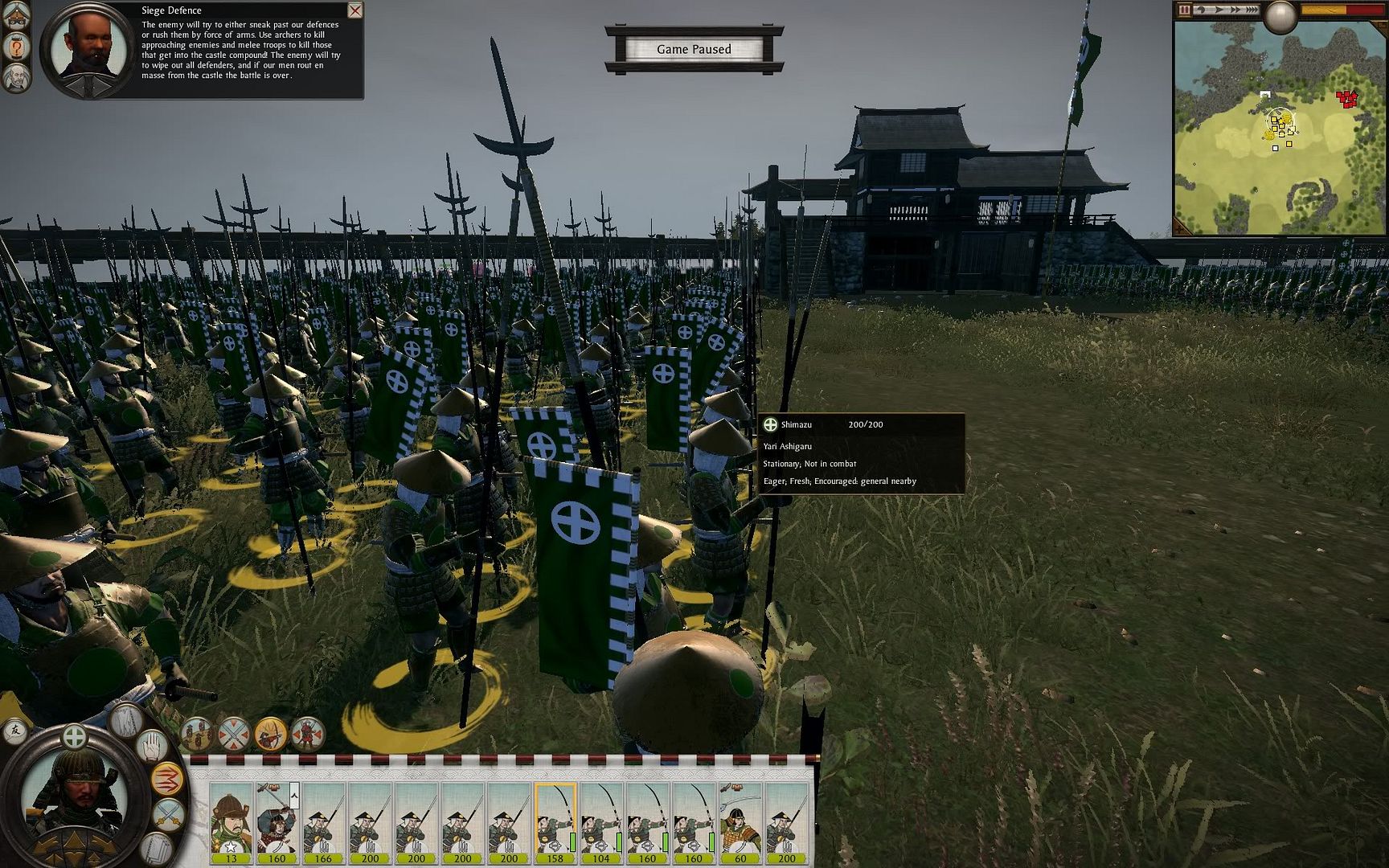Select the spear unit card with 166 men
The image size is (1389, 868).
[x=323, y=821]
